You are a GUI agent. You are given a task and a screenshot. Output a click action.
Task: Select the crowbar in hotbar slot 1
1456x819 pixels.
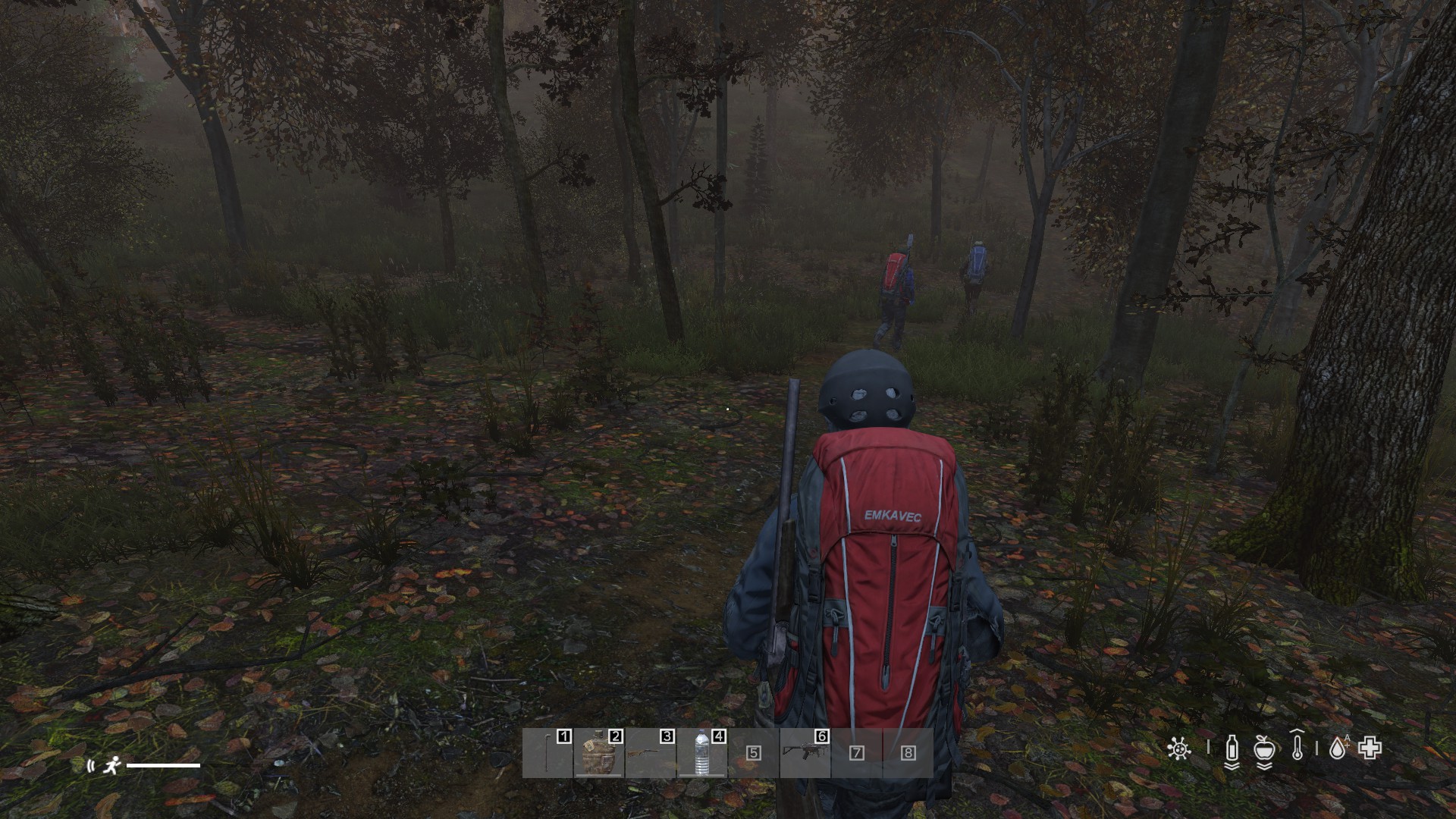click(x=548, y=753)
